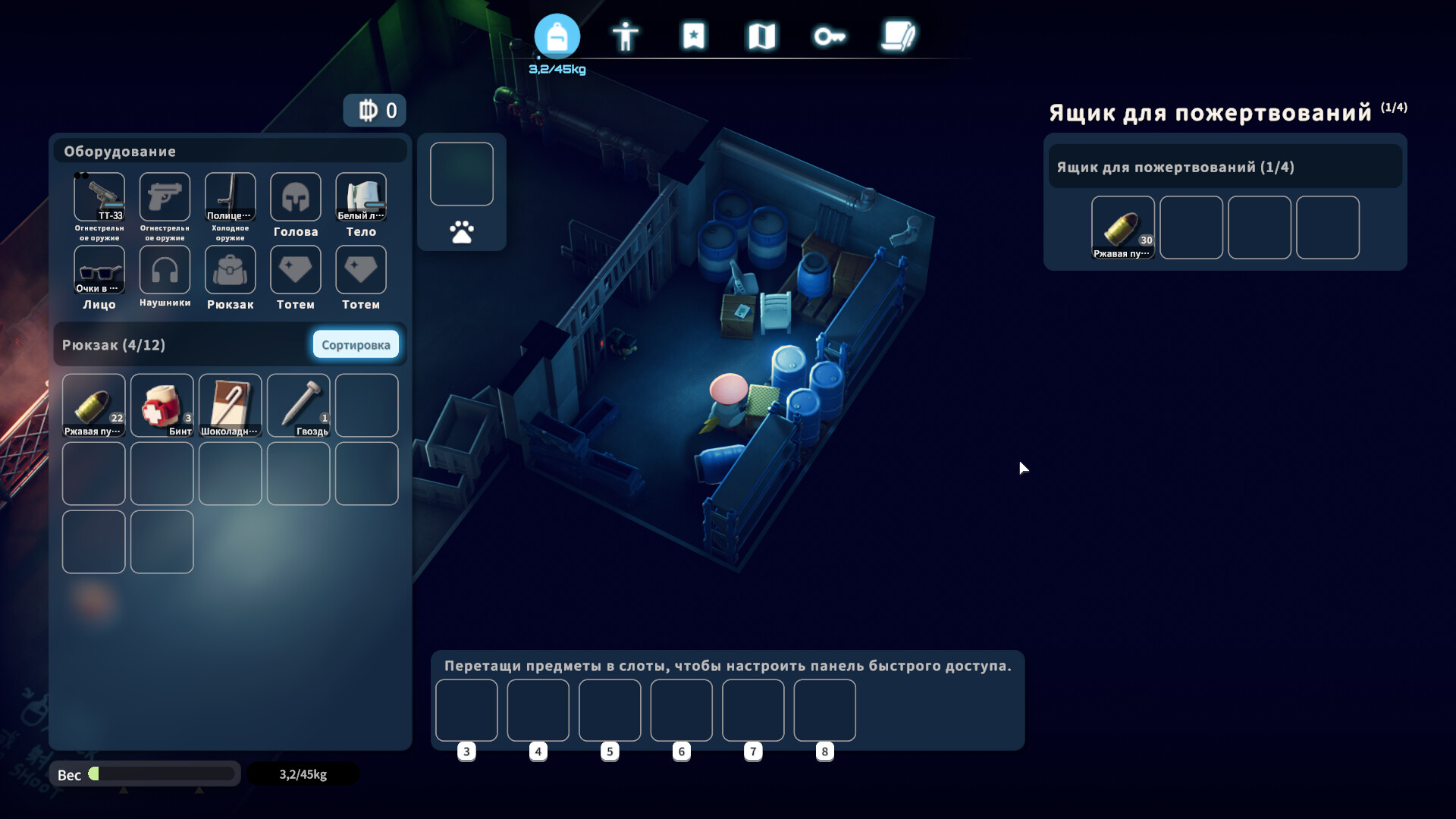Click the Сортировка sort button

click(356, 345)
